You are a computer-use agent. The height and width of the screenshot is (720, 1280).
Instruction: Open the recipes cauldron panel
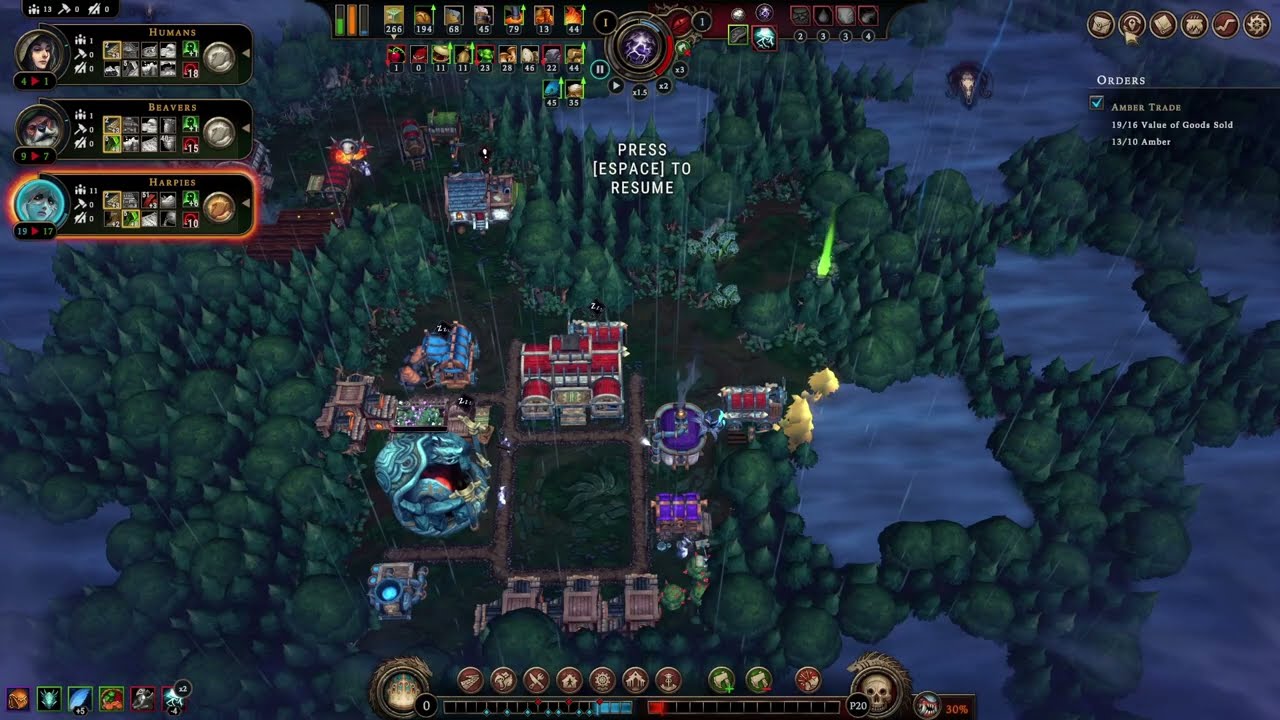click(x=1194, y=24)
